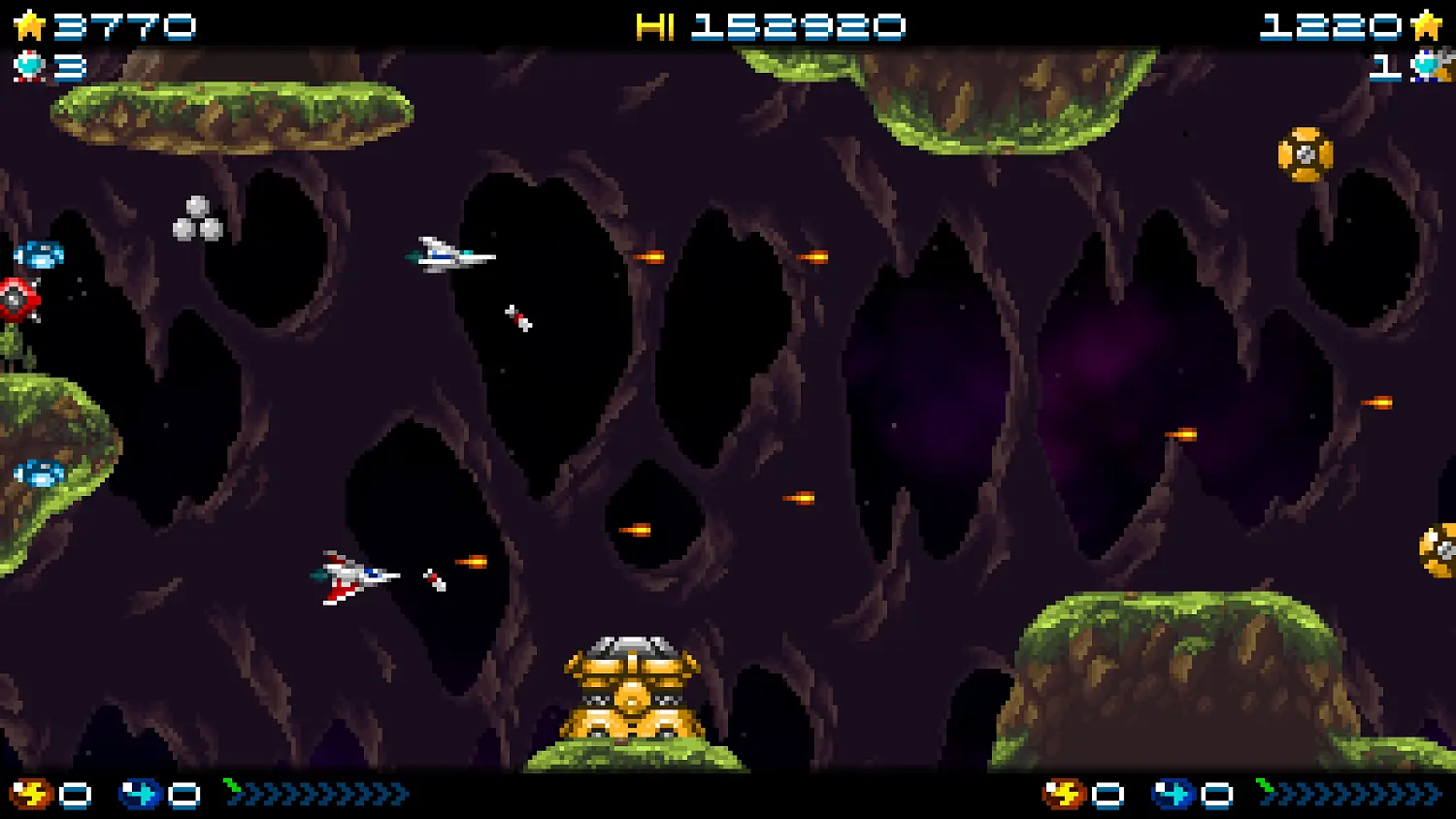Click a blue chevron near the right gauge end
This screenshot has height=819, width=1456.
1412,796
